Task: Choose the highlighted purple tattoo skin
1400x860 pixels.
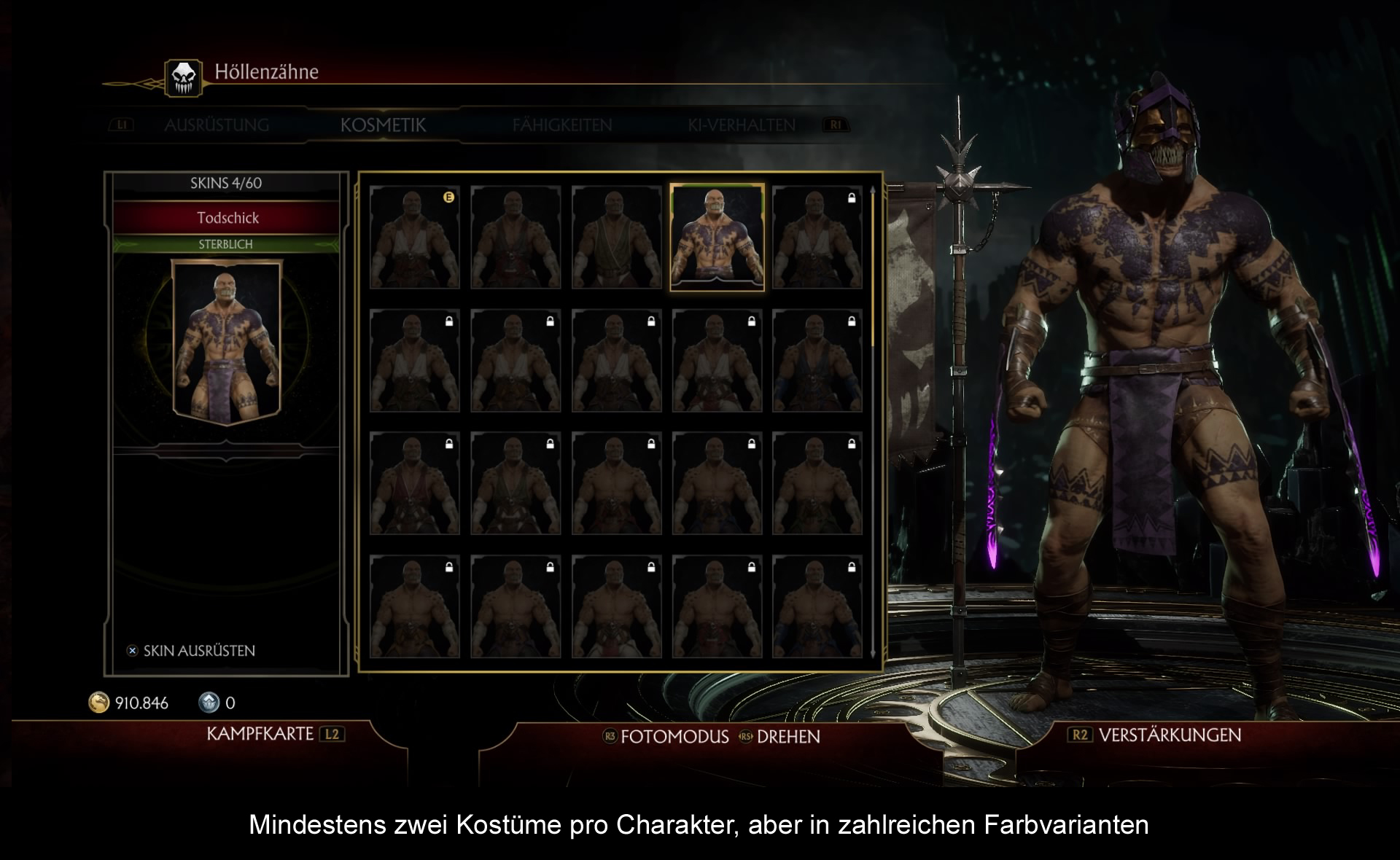Action: (x=717, y=238)
